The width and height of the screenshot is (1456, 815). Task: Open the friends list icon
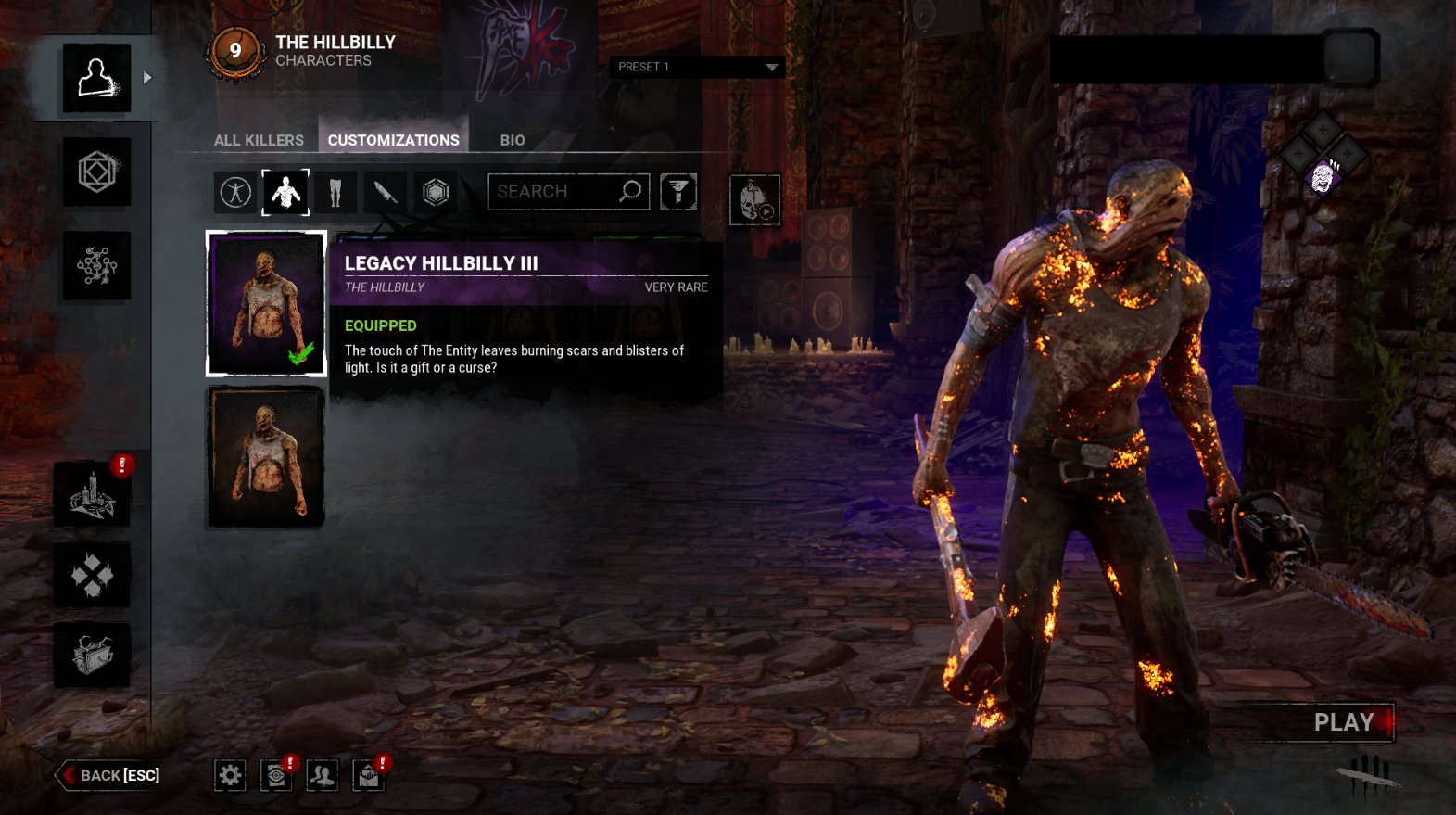tap(323, 775)
